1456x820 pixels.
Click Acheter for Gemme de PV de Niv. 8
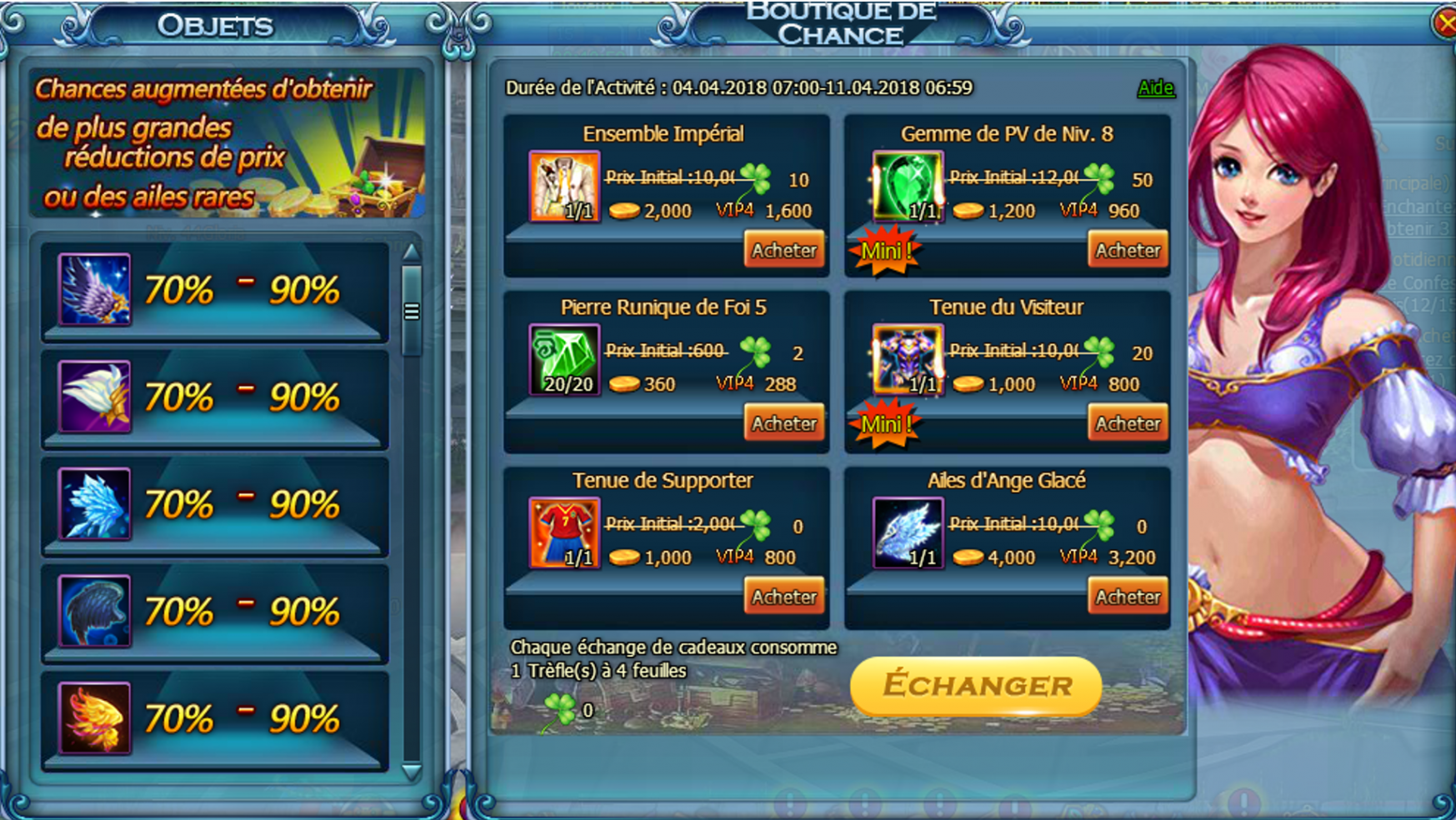pos(1127,250)
